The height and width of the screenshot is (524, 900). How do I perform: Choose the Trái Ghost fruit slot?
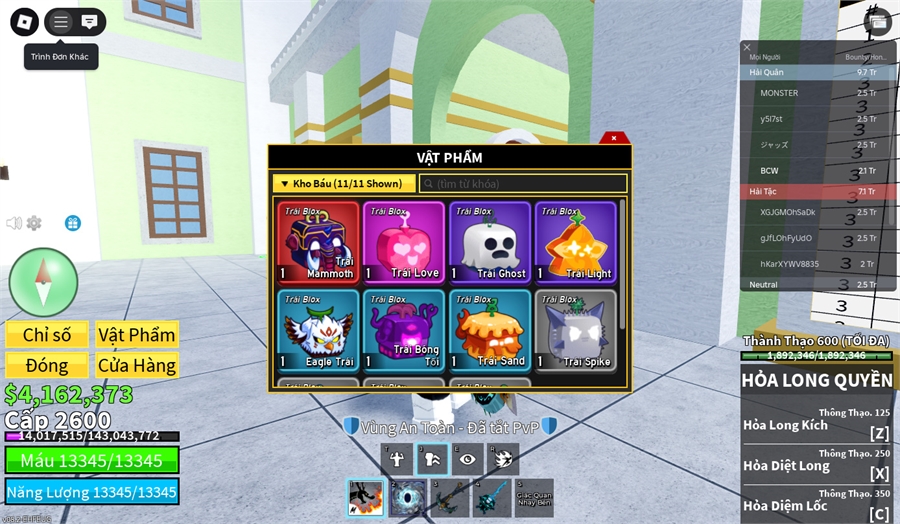(489, 242)
